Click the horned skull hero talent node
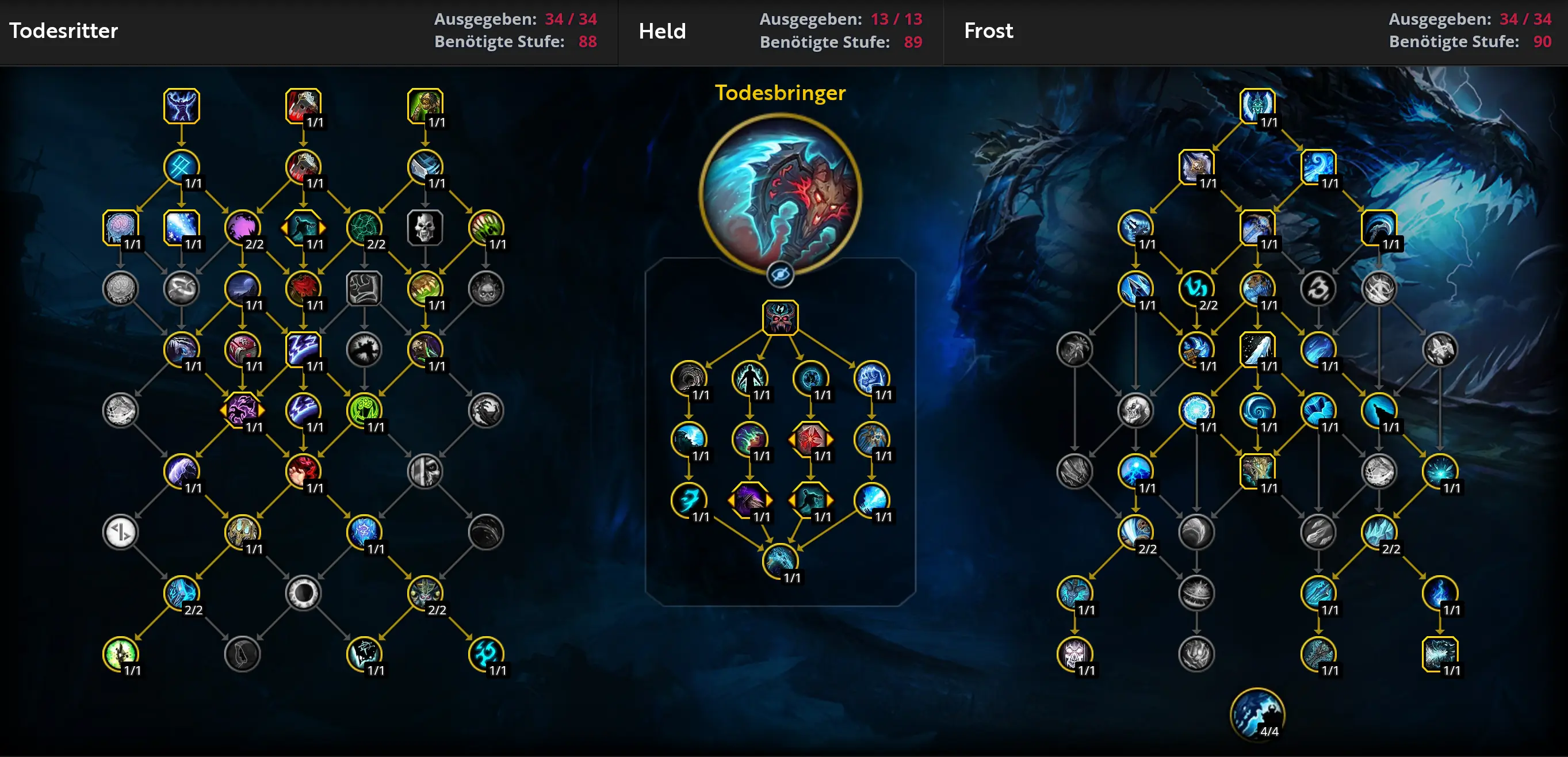This screenshot has height=757, width=1568. (x=780, y=317)
